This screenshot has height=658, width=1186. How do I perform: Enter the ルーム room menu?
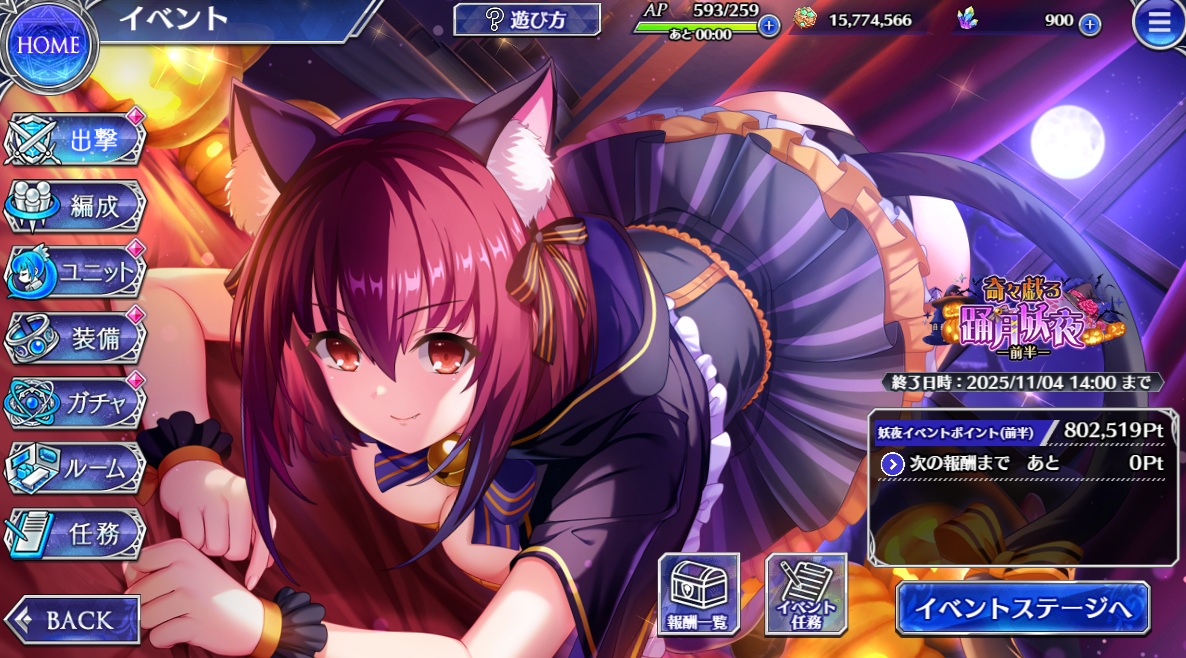point(76,468)
